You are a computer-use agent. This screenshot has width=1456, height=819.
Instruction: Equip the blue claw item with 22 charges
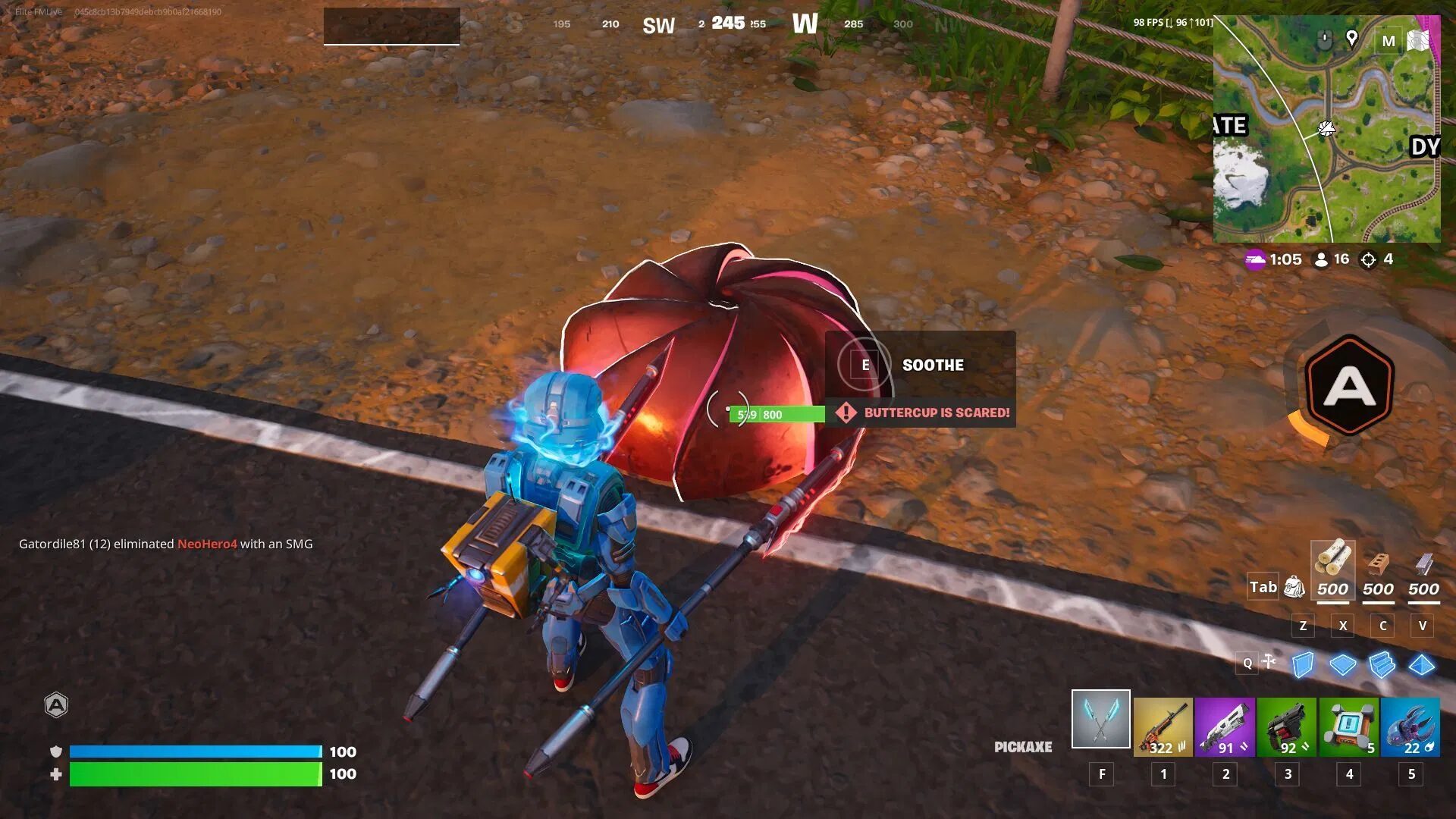click(x=1410, y=728)
